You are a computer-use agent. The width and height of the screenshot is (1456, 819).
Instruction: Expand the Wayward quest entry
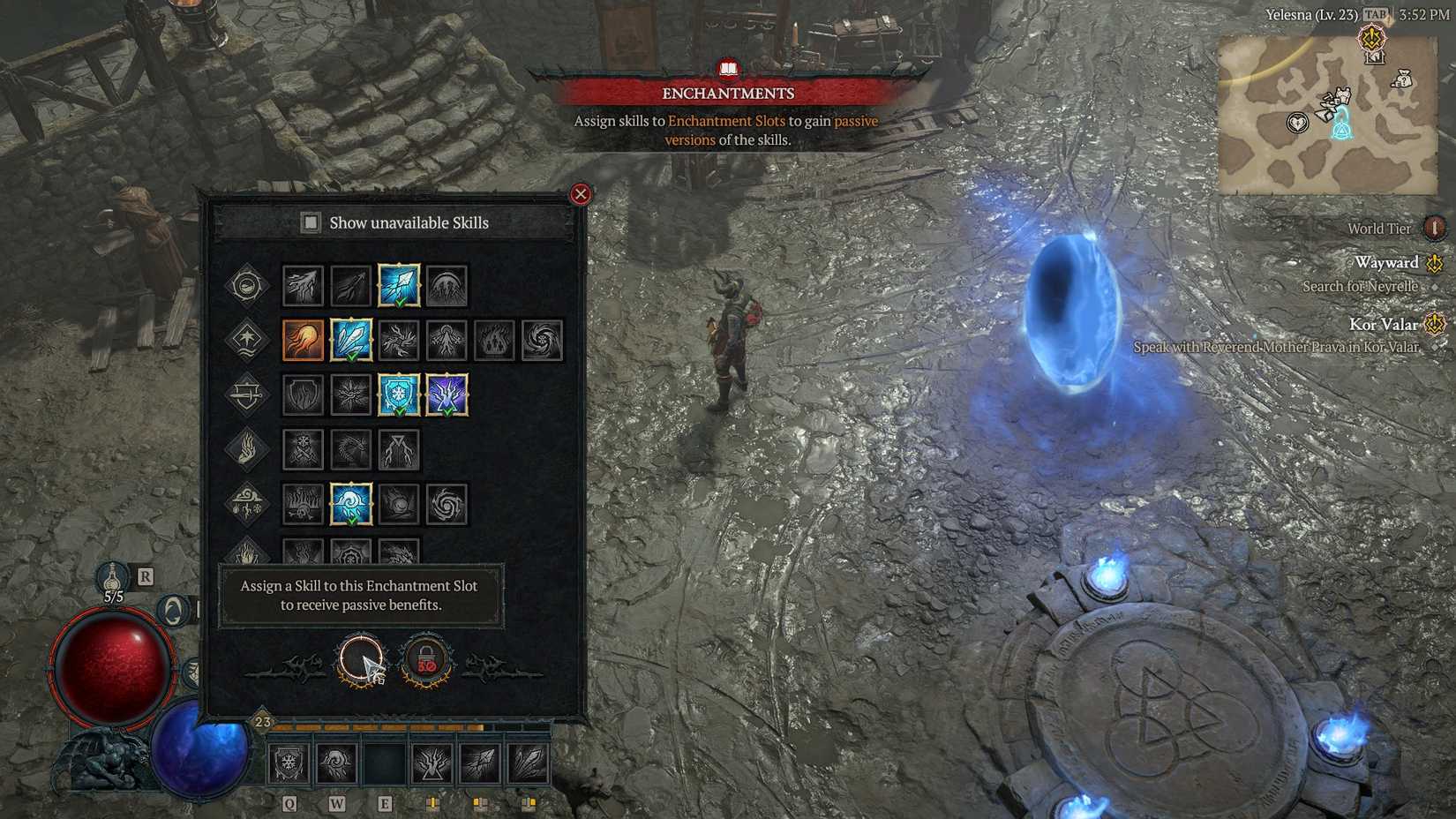[x=1388, y=262]
